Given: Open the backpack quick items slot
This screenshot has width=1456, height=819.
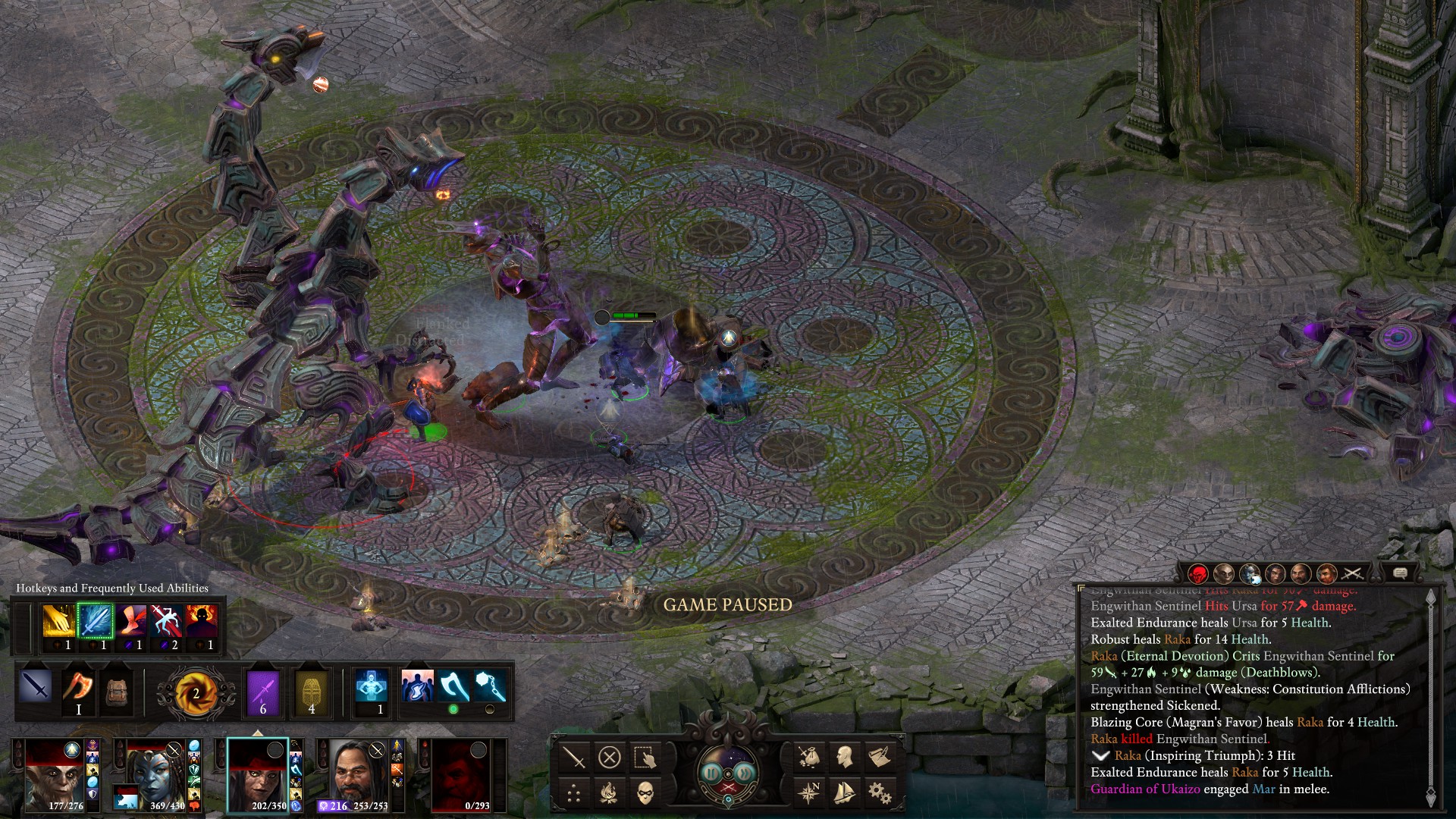Looking at the screenshot, I should (x=116, y=690).
